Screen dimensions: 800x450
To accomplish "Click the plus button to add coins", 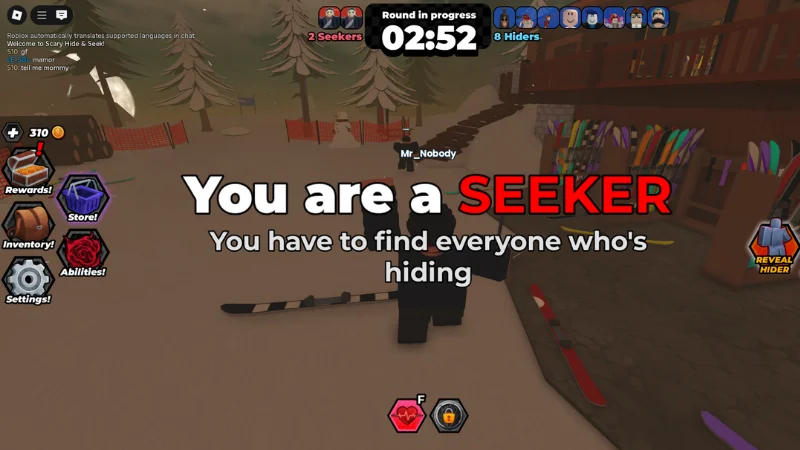I will (12, 132).
